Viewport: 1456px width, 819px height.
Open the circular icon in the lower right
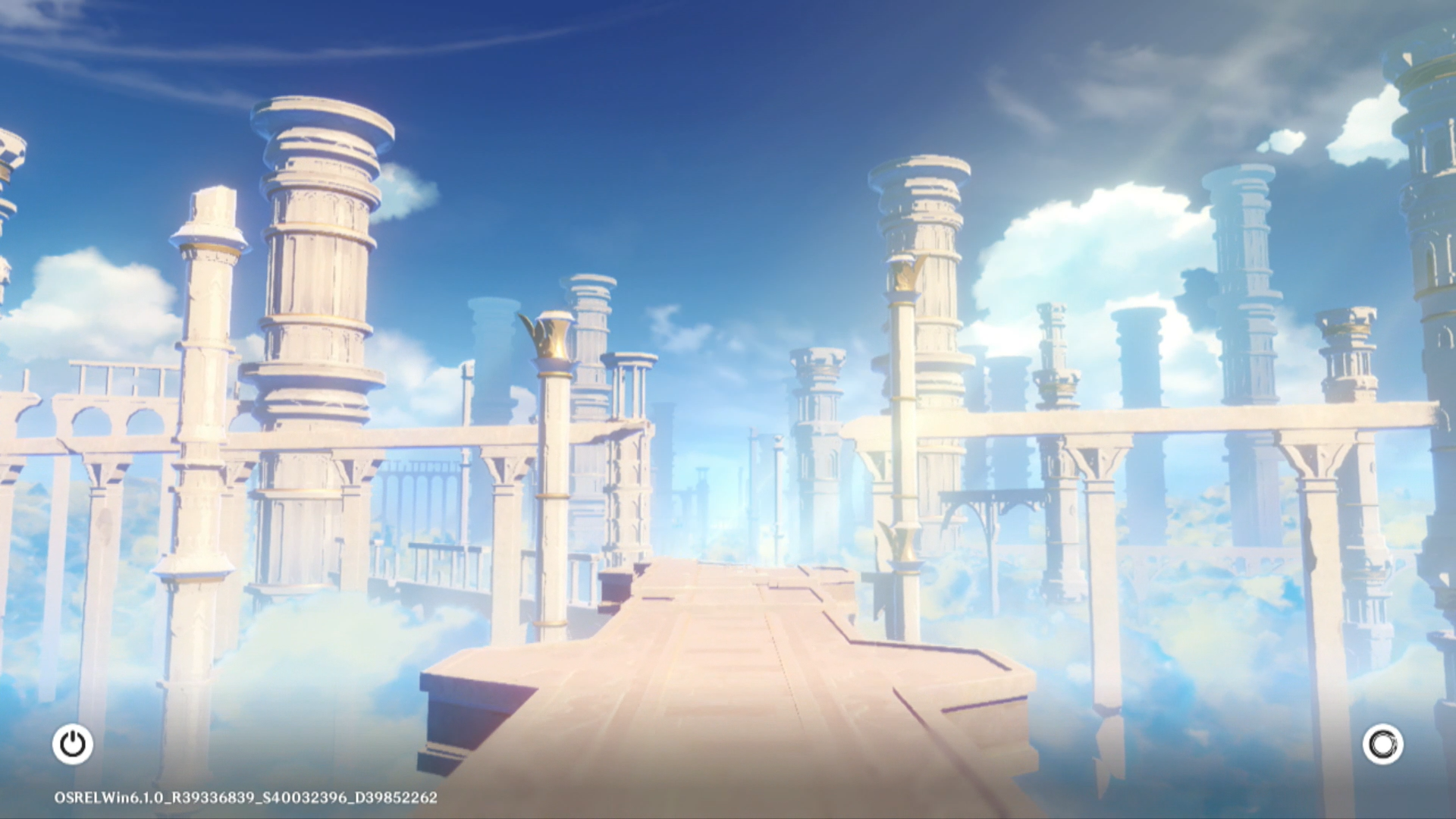pyautogui.click(x=1382, y=744)
